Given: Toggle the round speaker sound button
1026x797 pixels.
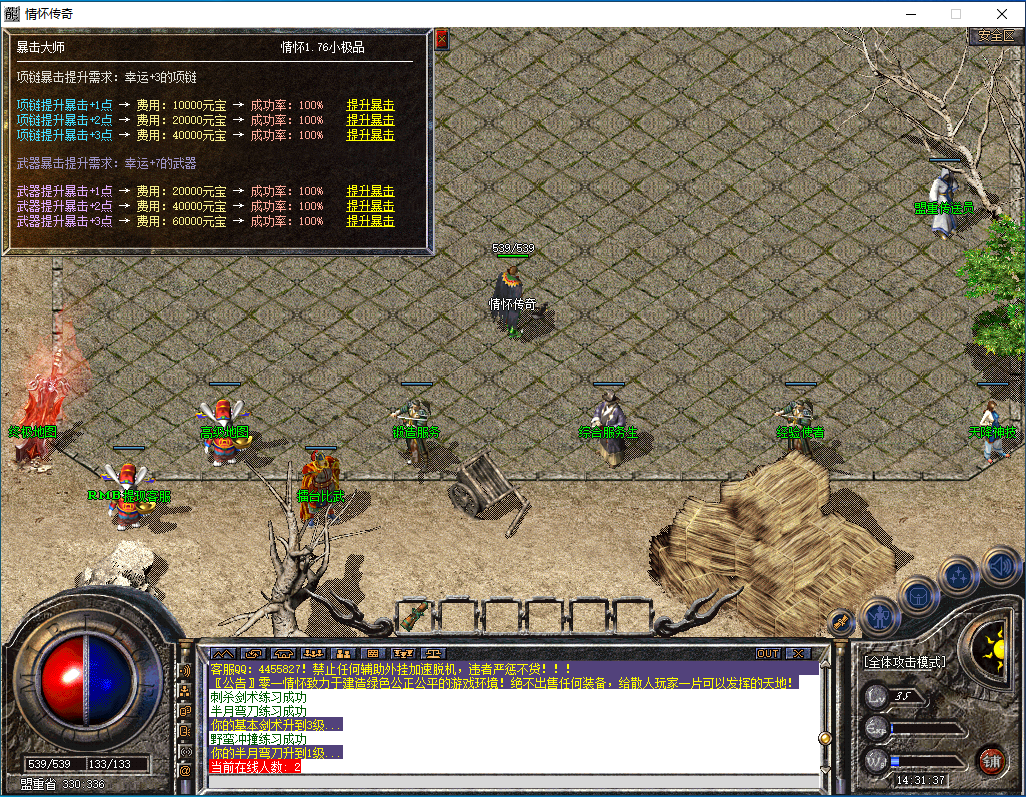Looking at the screenshot, I should point(1000,565).
